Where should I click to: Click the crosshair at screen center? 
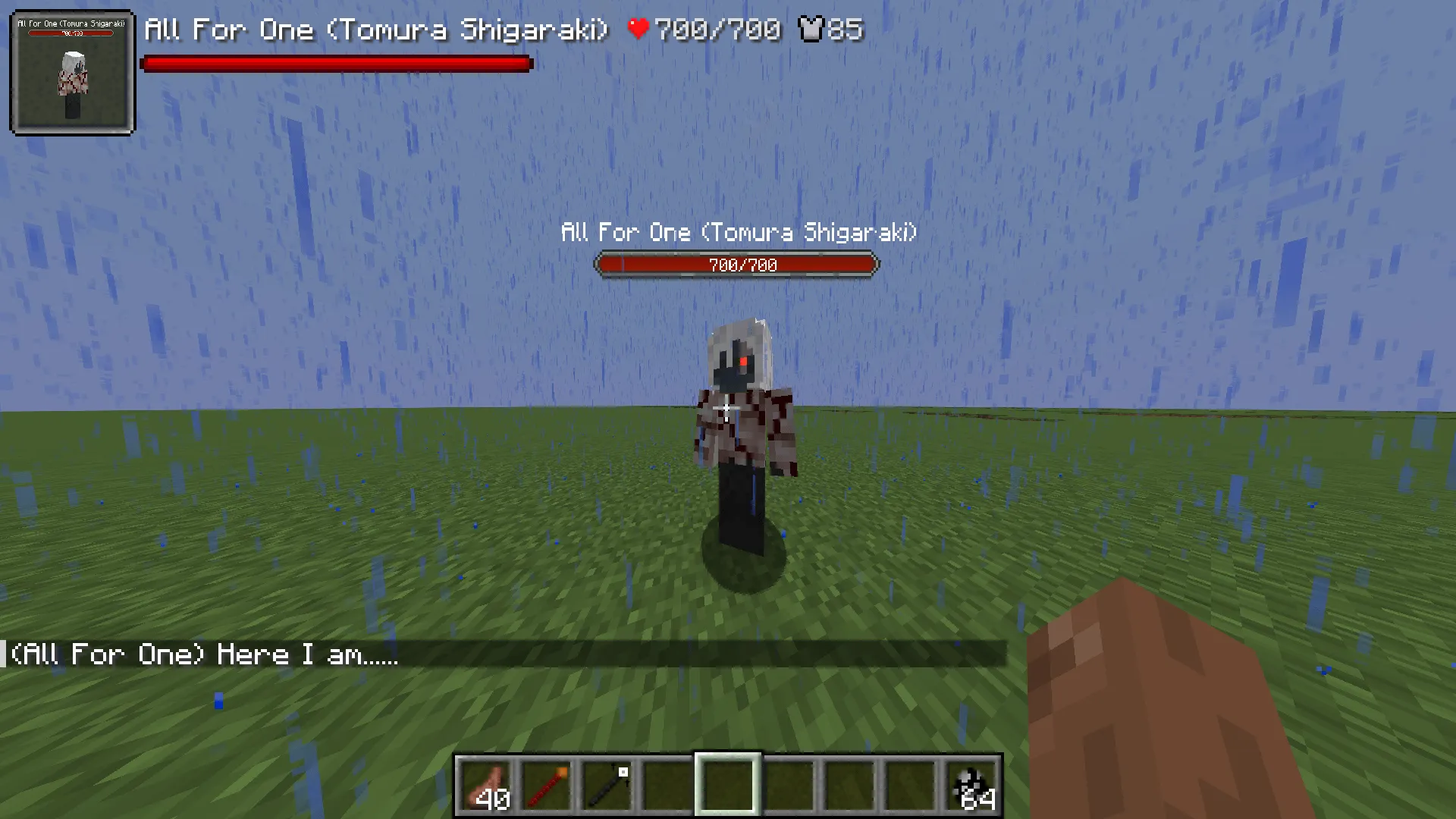coord(726,408)
